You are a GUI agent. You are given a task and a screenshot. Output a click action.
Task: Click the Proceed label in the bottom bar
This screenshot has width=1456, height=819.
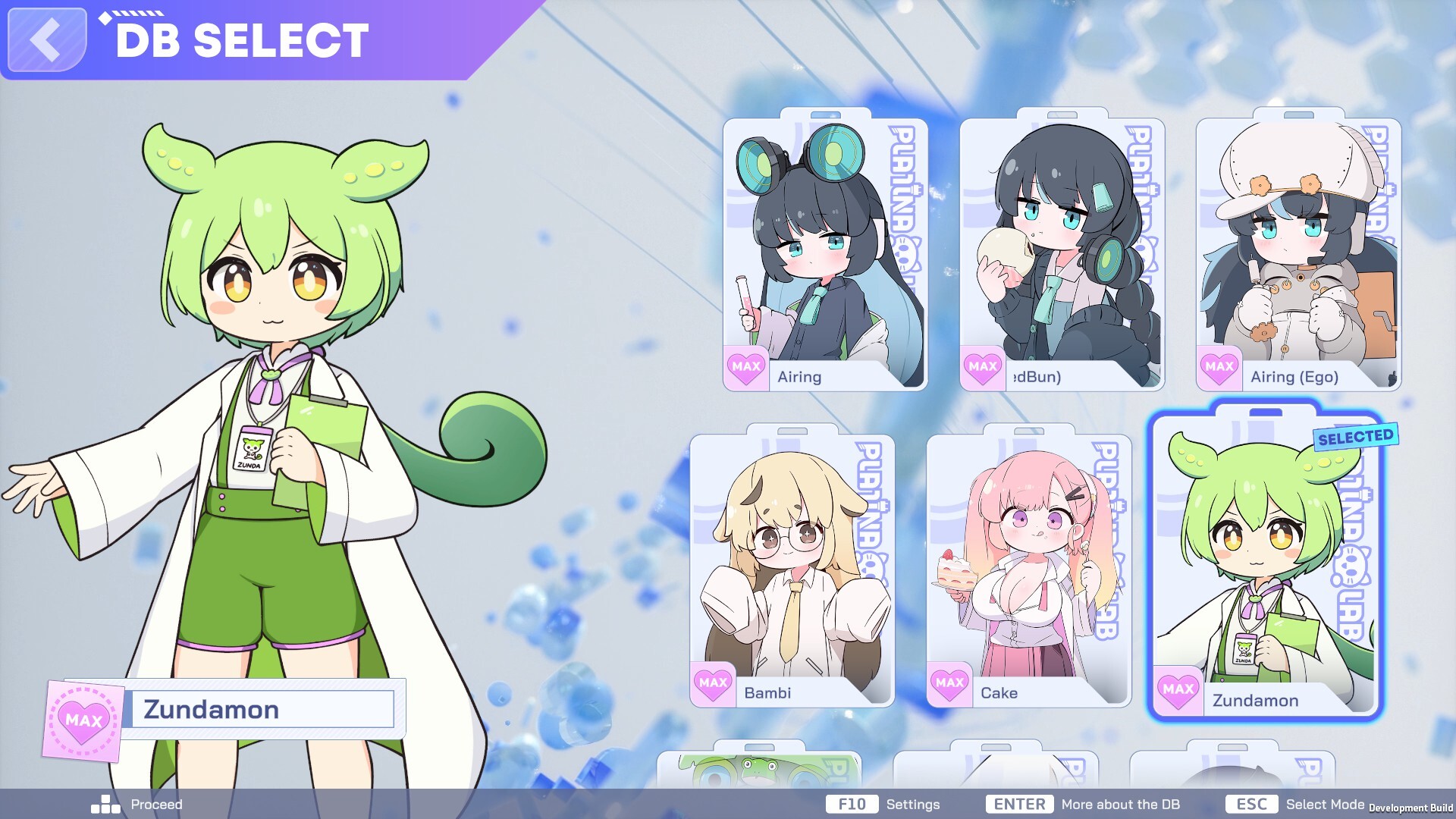[x=155, y=805]
